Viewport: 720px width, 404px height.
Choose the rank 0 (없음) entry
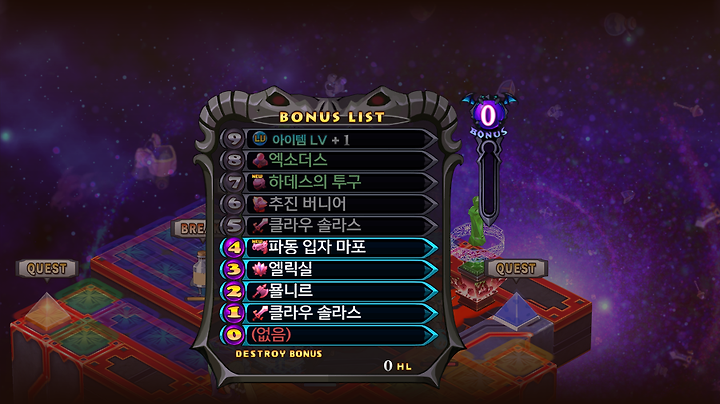coord(330,335)
